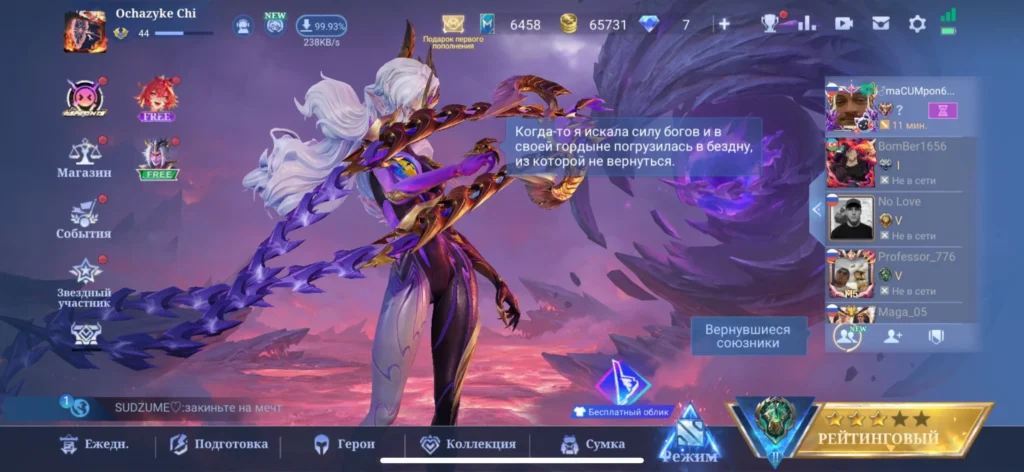Open the События events menu

pyautogui.click(x=84, y=219)
